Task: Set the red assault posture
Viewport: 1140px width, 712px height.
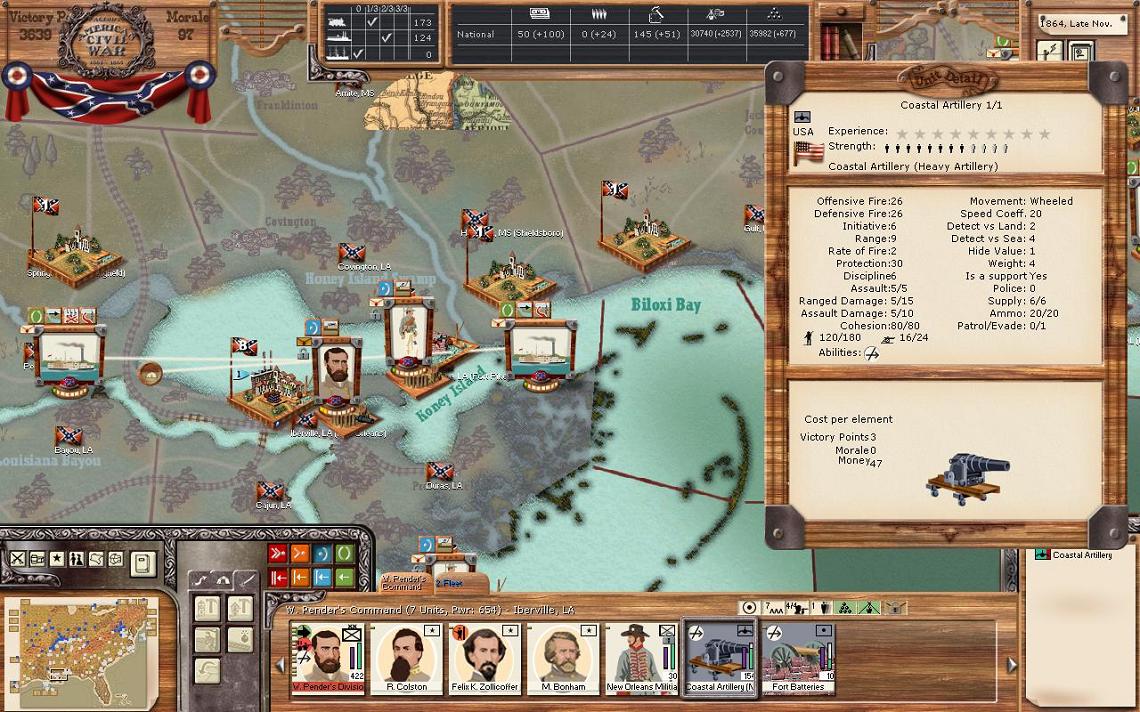Action: pyautogui.click(x=278, y=554)
